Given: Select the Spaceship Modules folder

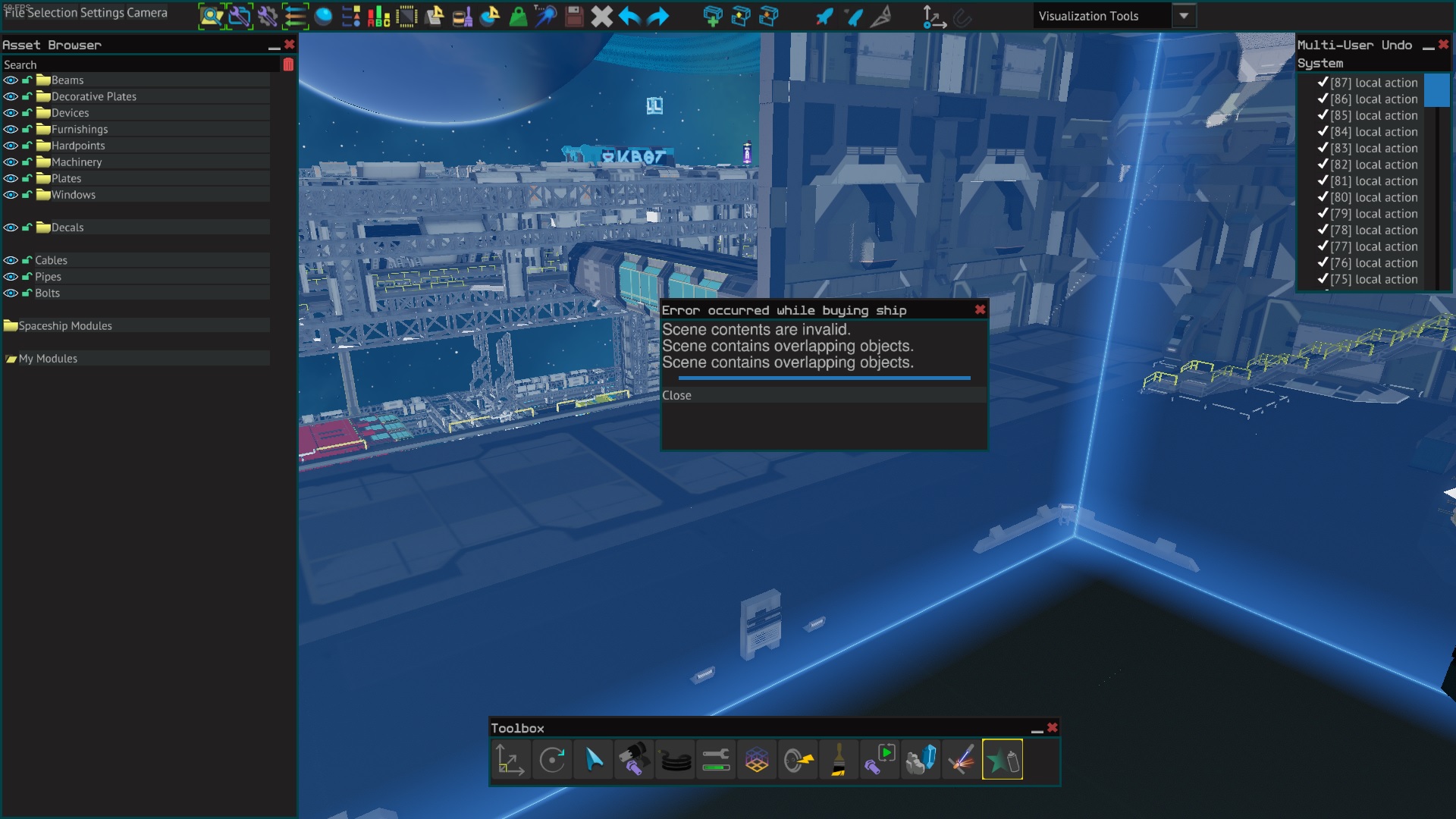Looking at the screenshot, I should pos(64,326).
